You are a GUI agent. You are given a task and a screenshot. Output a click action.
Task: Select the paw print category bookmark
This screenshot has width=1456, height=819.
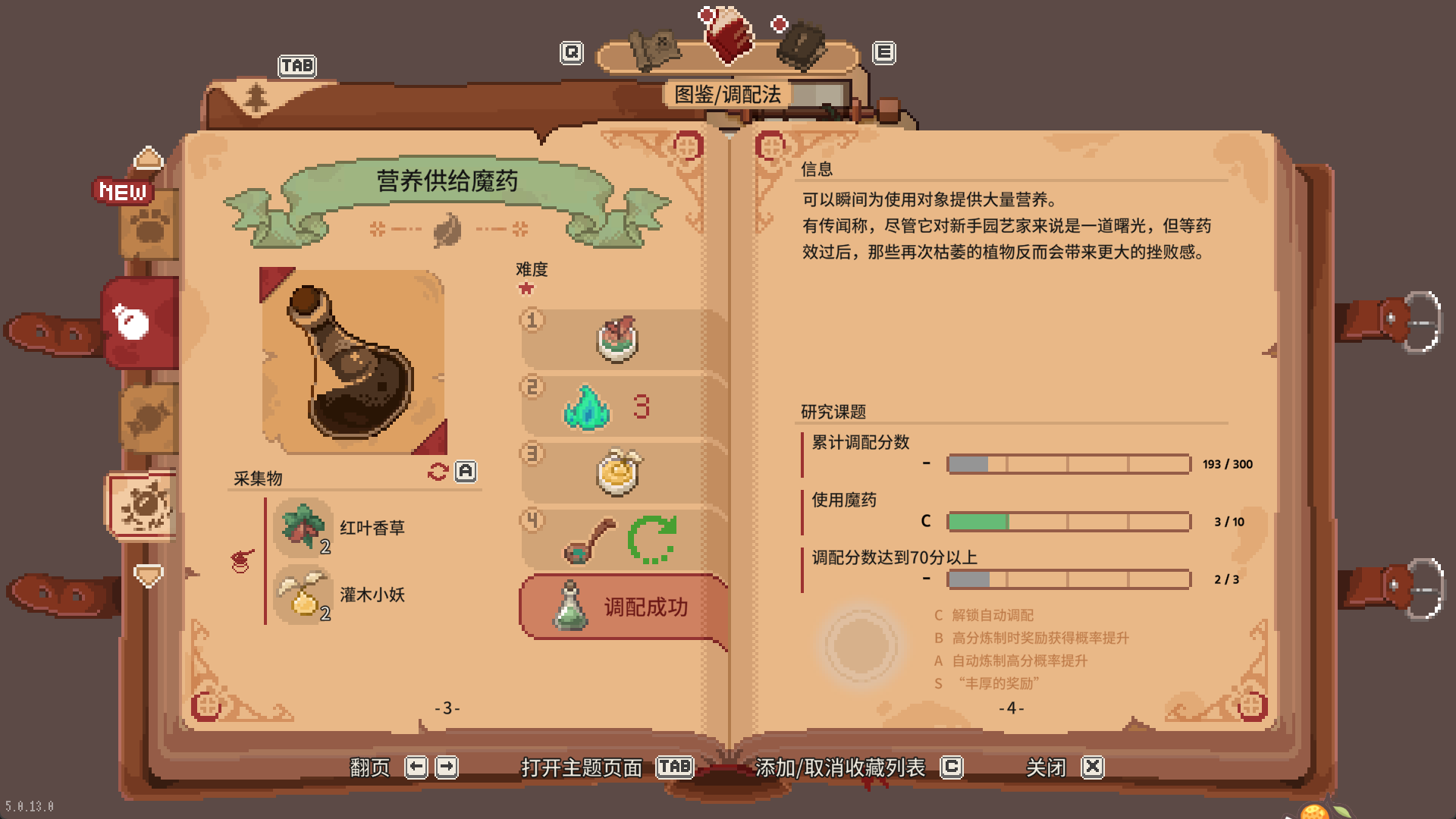pyautogui.click(x=149, y=225)
